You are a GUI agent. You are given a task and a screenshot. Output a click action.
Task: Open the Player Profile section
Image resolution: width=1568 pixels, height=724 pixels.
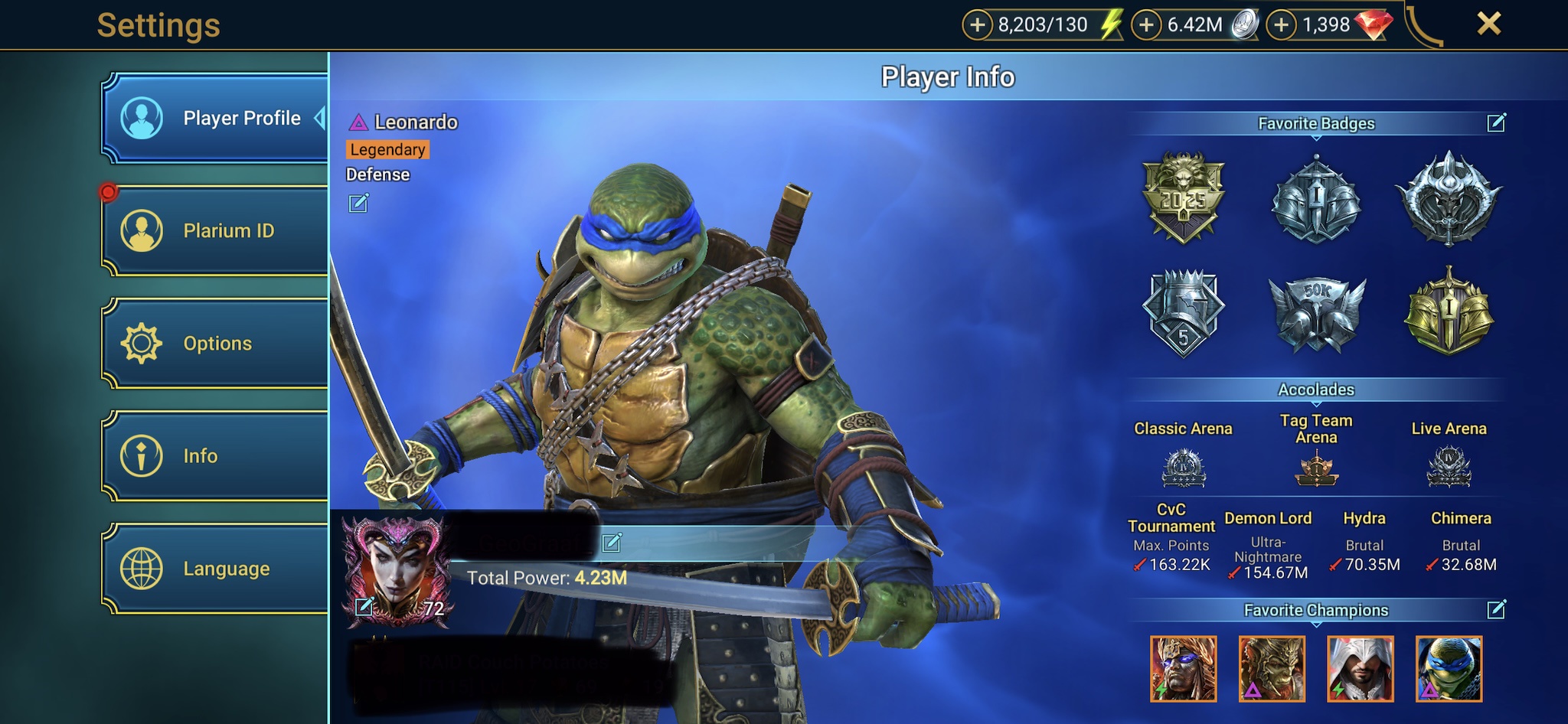[x=214, y=119]
